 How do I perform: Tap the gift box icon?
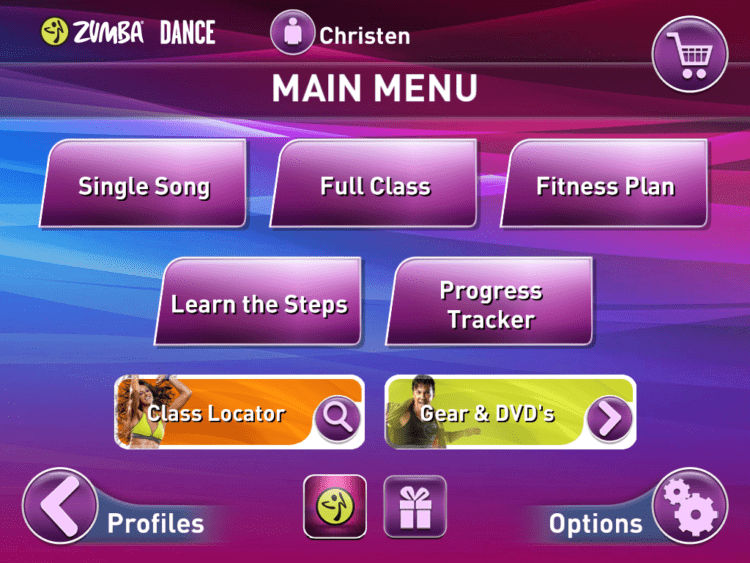pyautogui.click(x=414, y=507)
